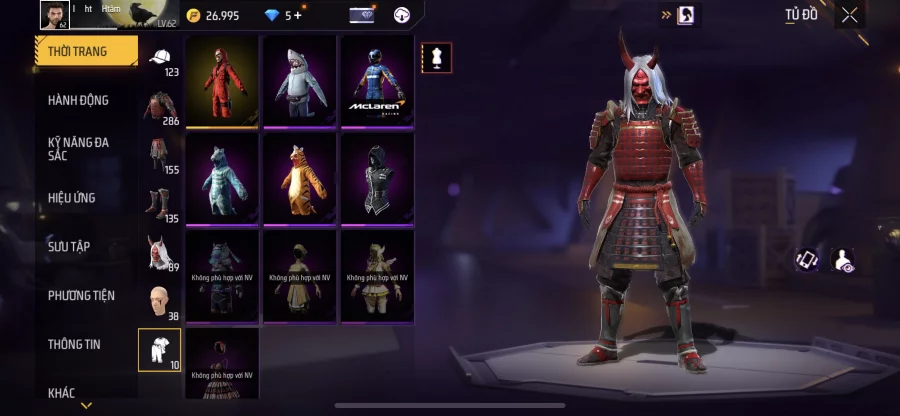This screenshot has width=900, height=416.
Task: Pick the orange tiger costume
Action: tap(299, 179)
